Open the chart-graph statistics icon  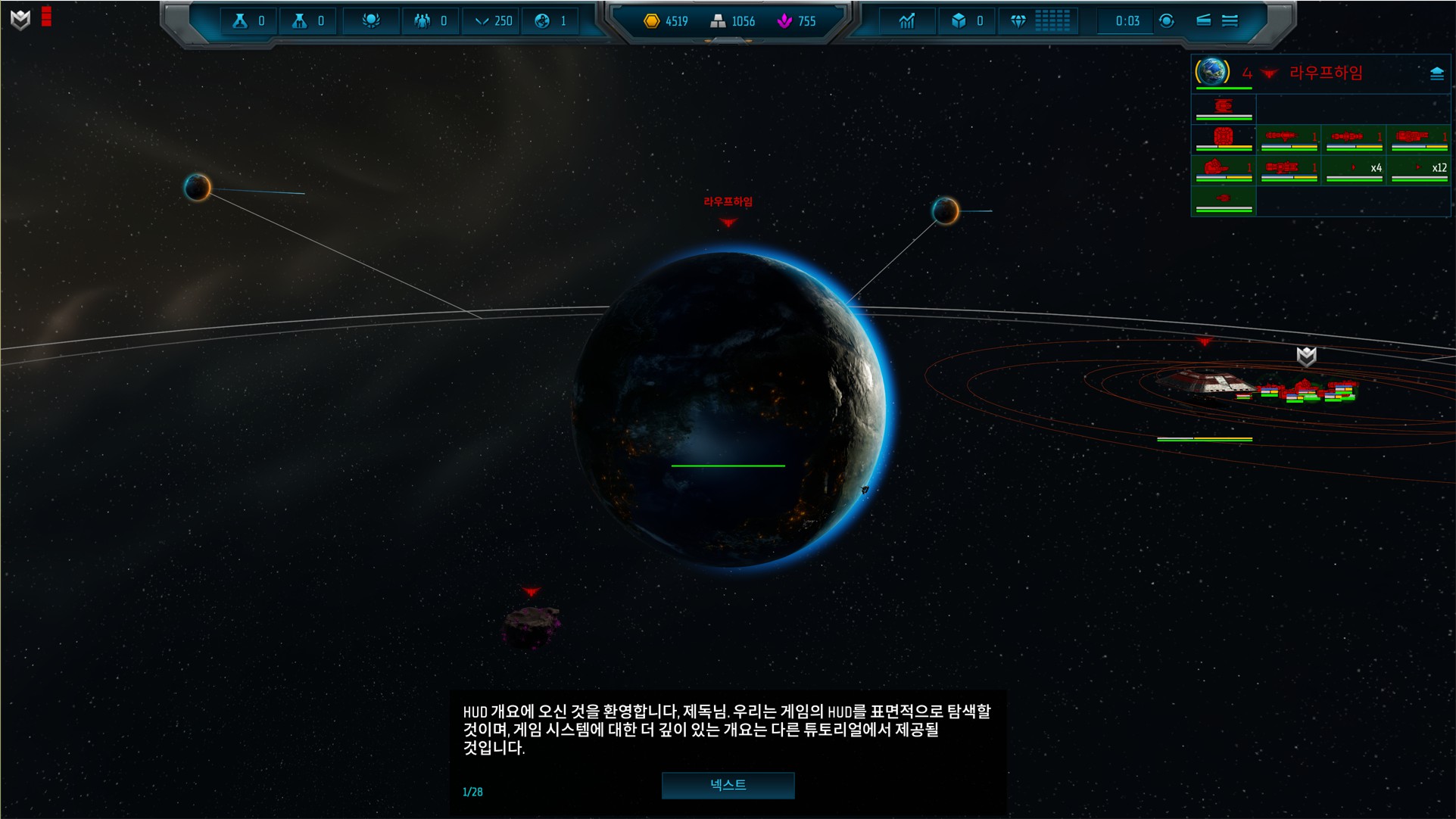(906, 21)
